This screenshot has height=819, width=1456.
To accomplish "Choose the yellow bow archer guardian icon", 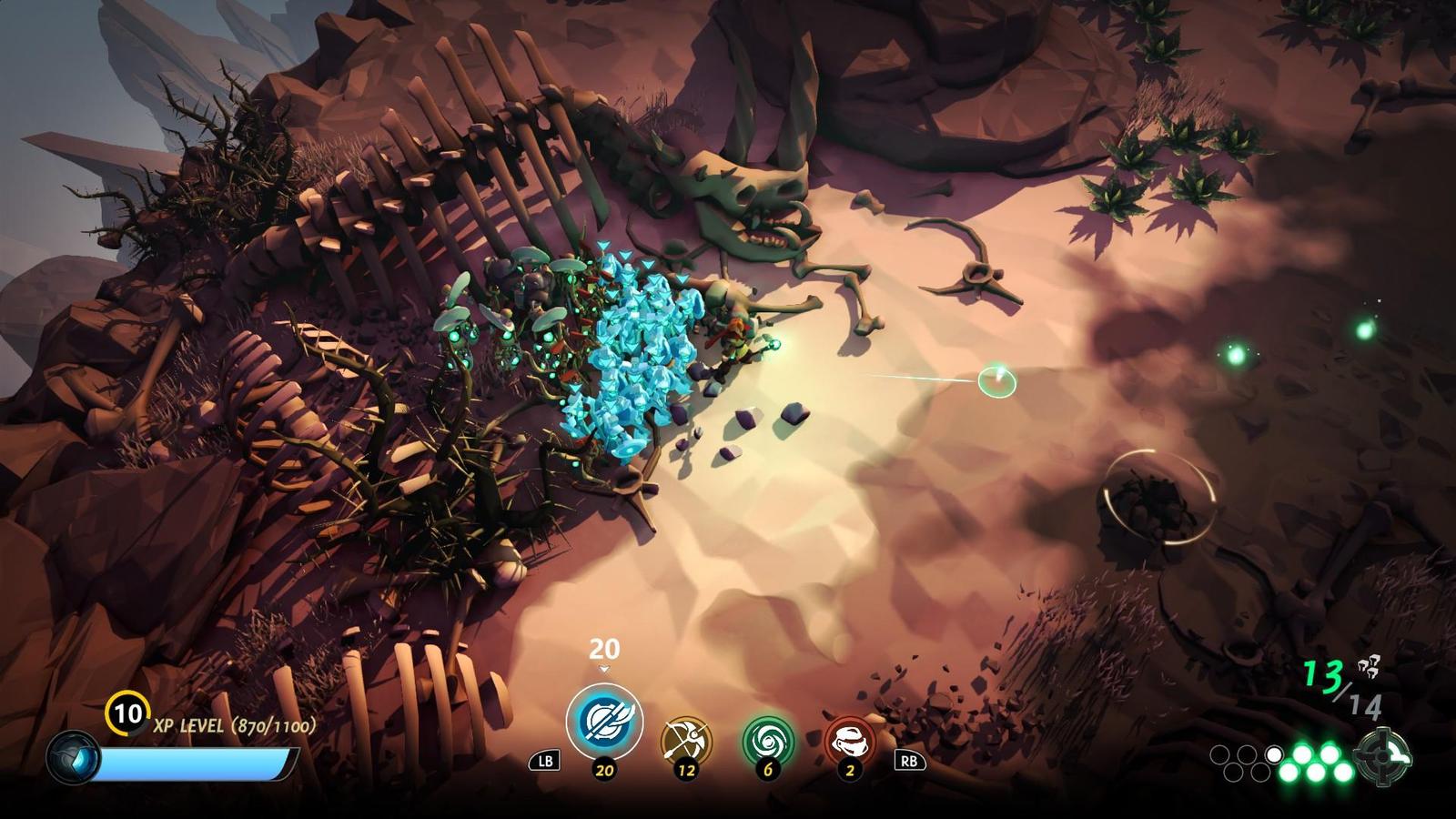I will click(686, 740).
